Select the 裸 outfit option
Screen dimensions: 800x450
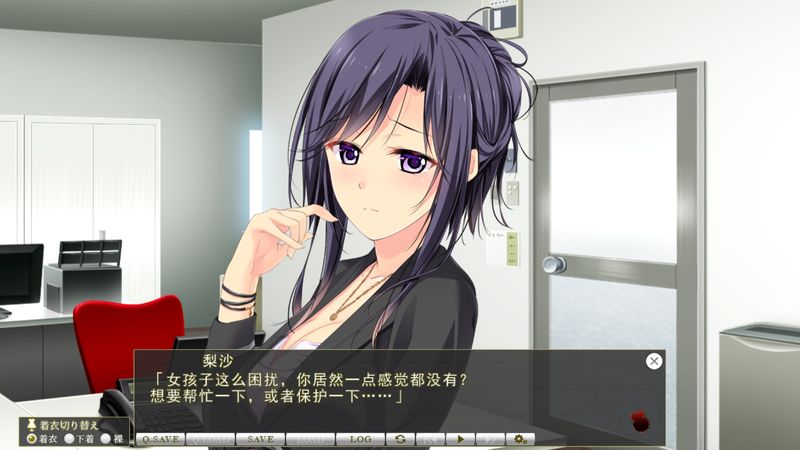pos(107,438)
